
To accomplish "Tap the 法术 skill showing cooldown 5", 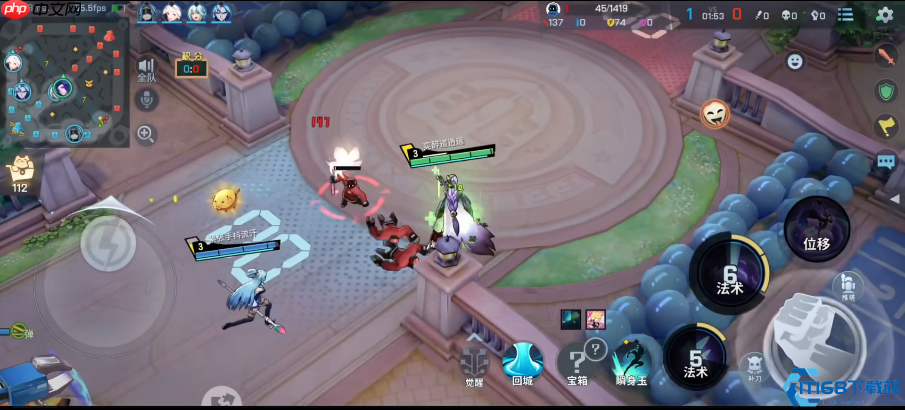I will [x=695, y=358].
